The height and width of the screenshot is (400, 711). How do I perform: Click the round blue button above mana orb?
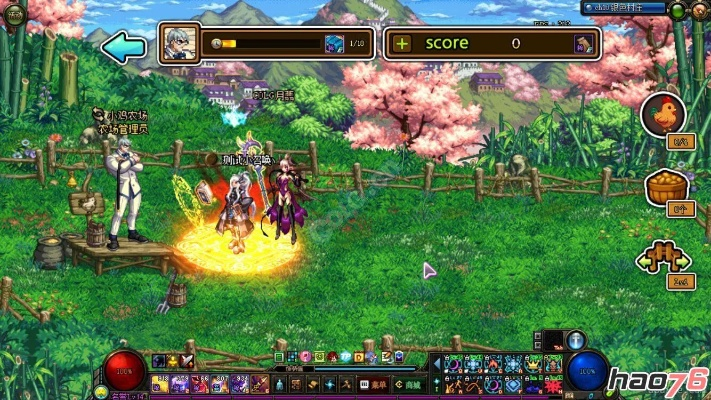point(577,340)
